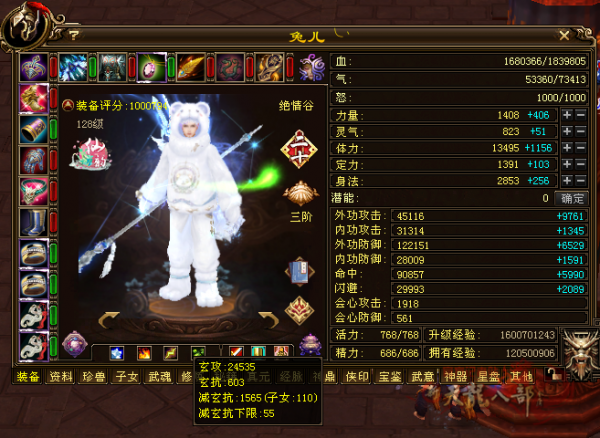Confirm potential points with 确定 button
Screen dimensions: 600x438
(x=572, y=198)
